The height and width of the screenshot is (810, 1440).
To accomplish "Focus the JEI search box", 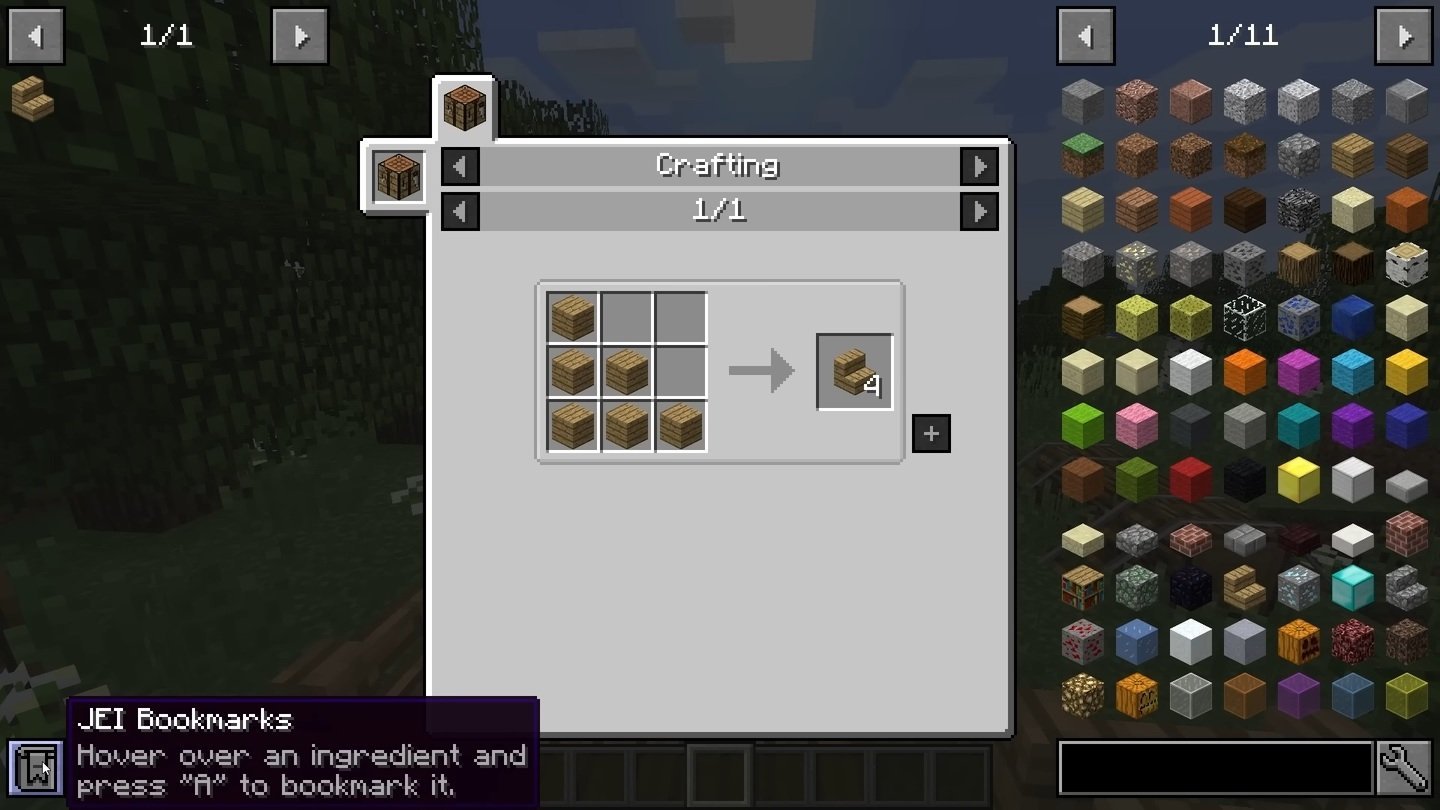I will click(1214, 769).
